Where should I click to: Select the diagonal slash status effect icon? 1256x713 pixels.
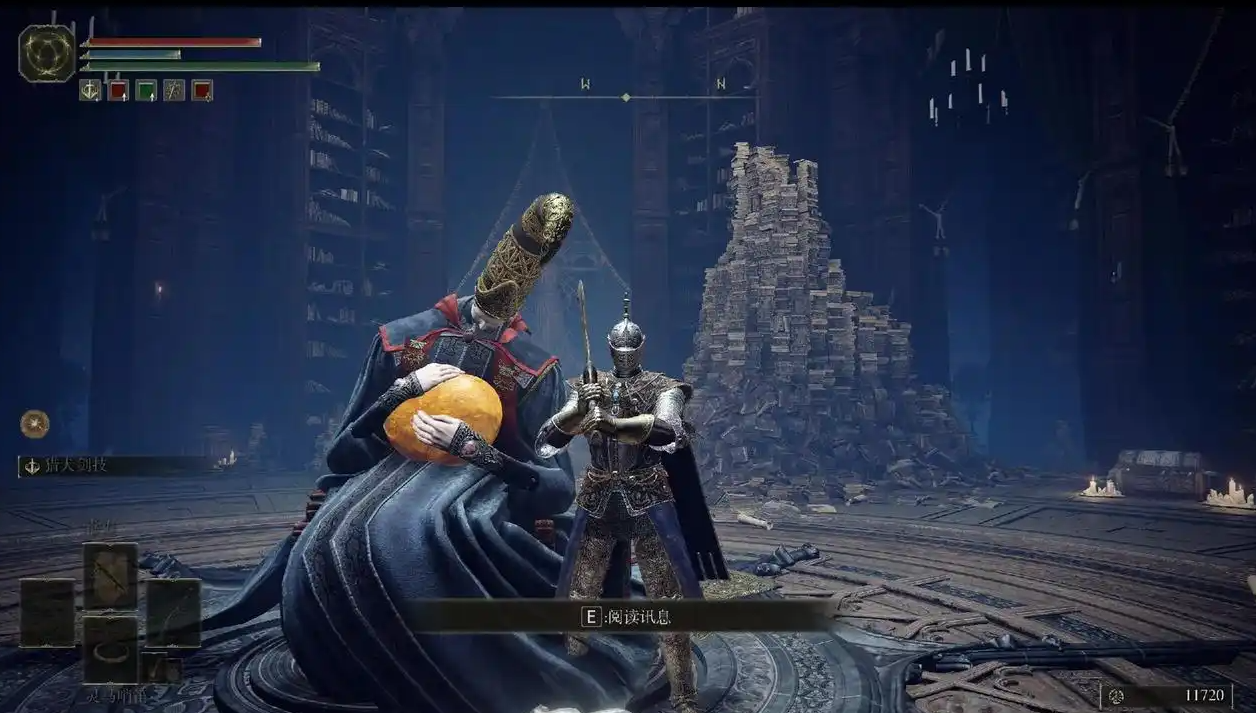174,91
